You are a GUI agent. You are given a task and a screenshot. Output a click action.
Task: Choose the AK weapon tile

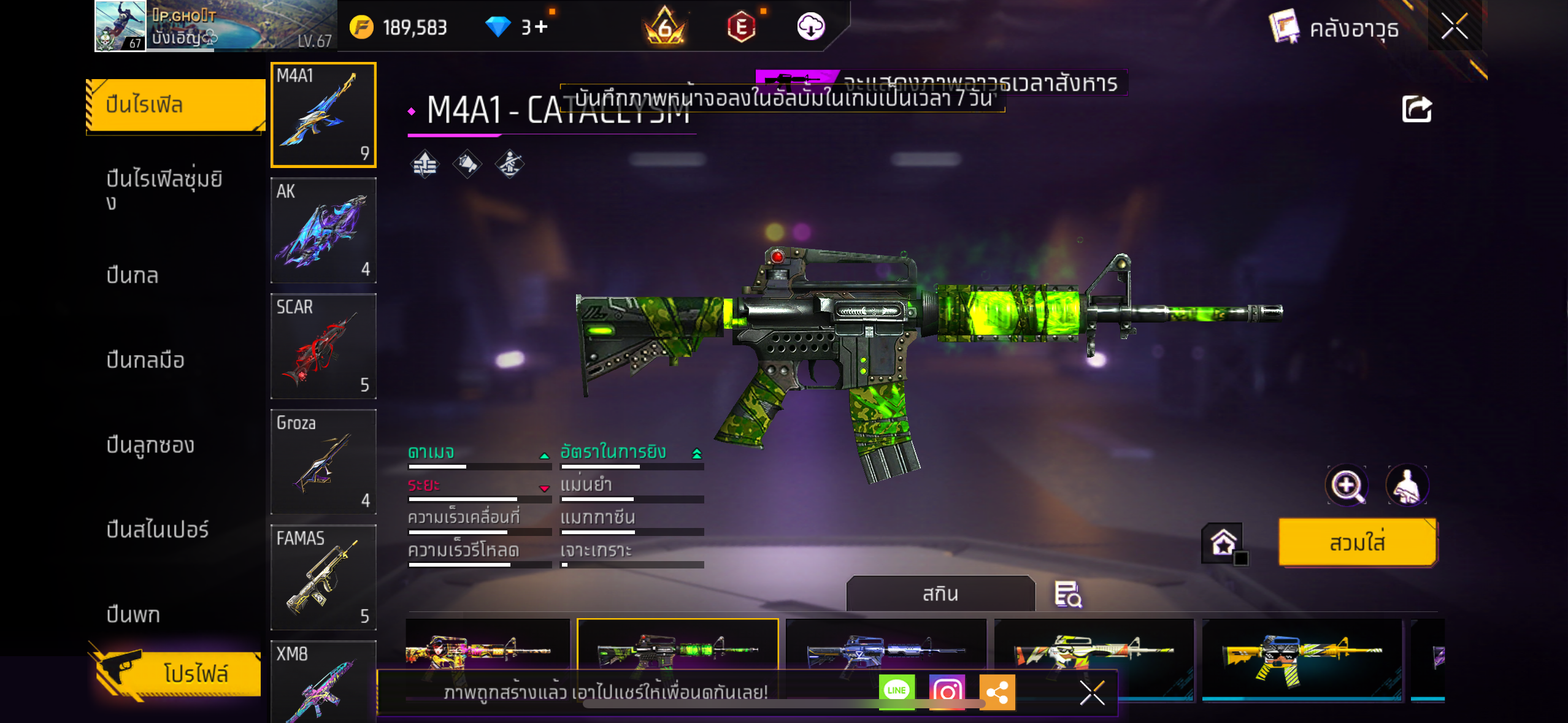click(323, 230)
